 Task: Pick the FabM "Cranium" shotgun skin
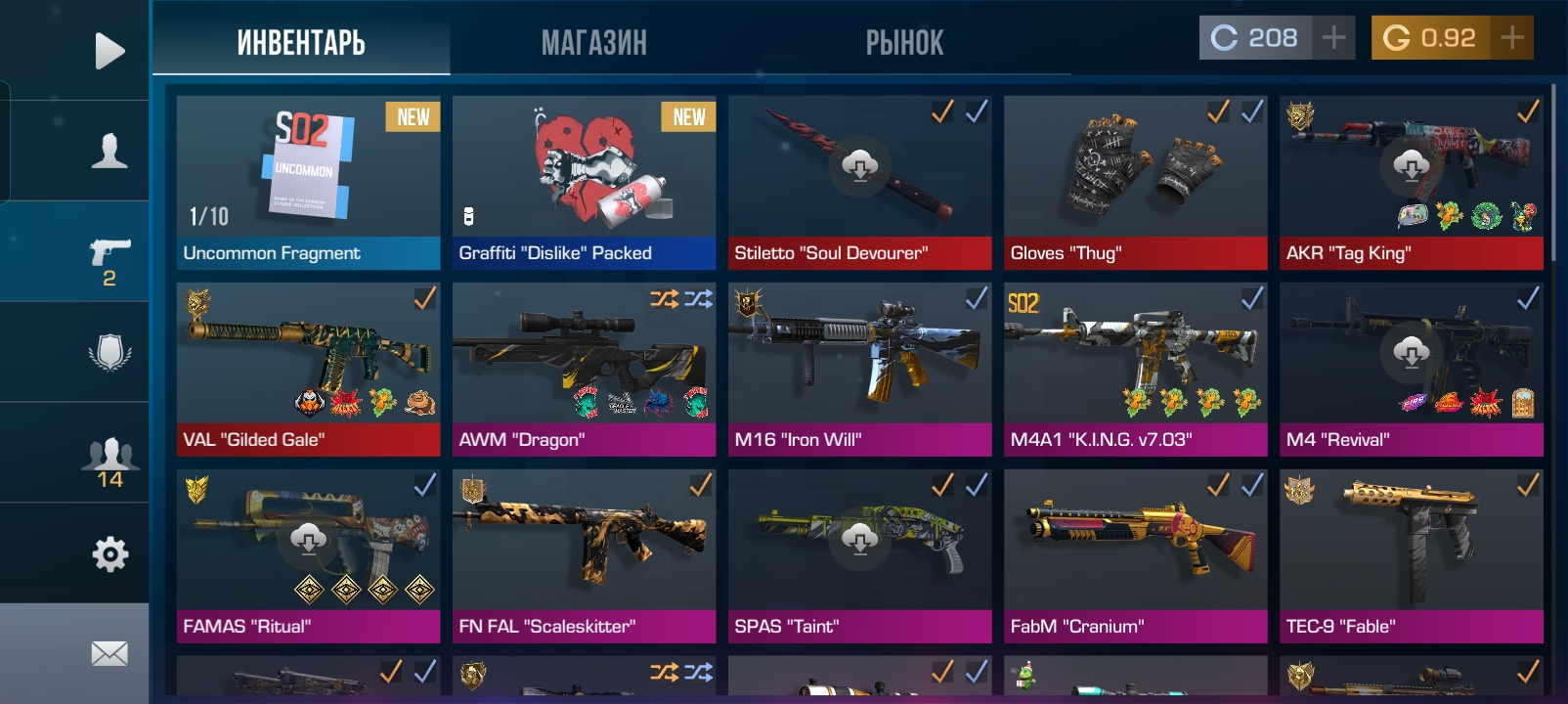[x=1135, y=555]
